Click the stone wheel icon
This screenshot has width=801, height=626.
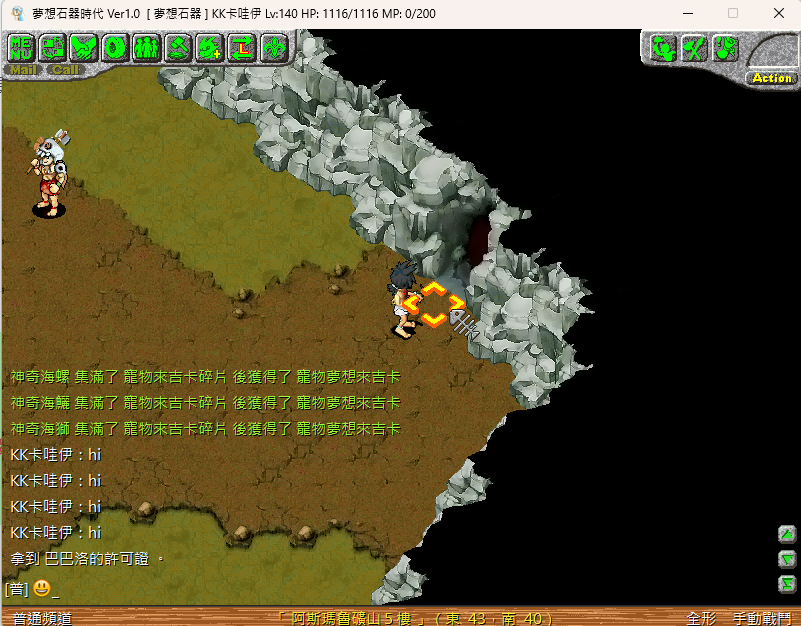tap(116, 47)
